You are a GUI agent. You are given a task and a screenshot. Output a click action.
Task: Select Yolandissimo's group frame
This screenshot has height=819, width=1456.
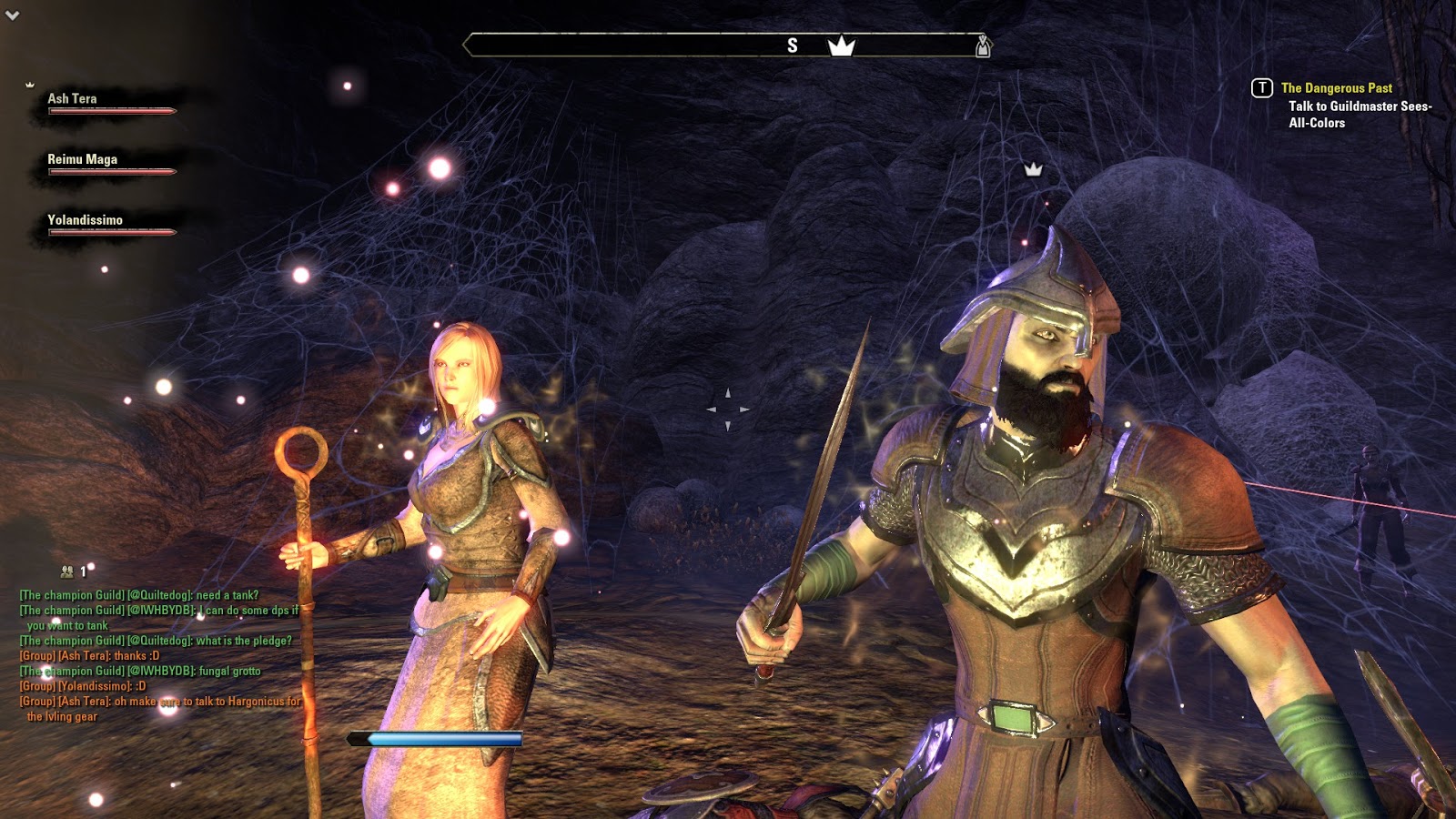pyautogui.click(x=100, y=223)
